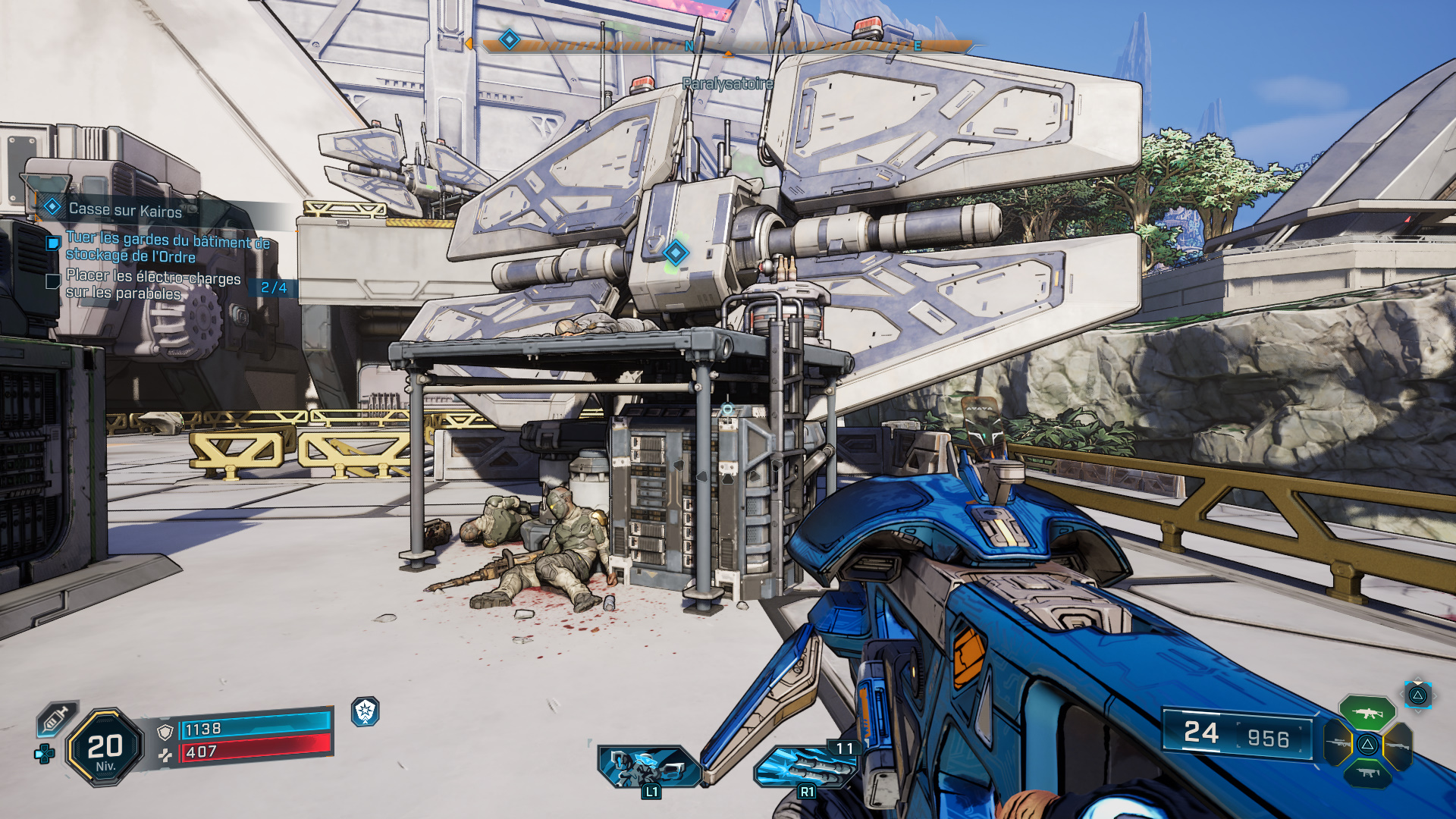Select the green assault rifle weapon slot

tap(1367, 713)
